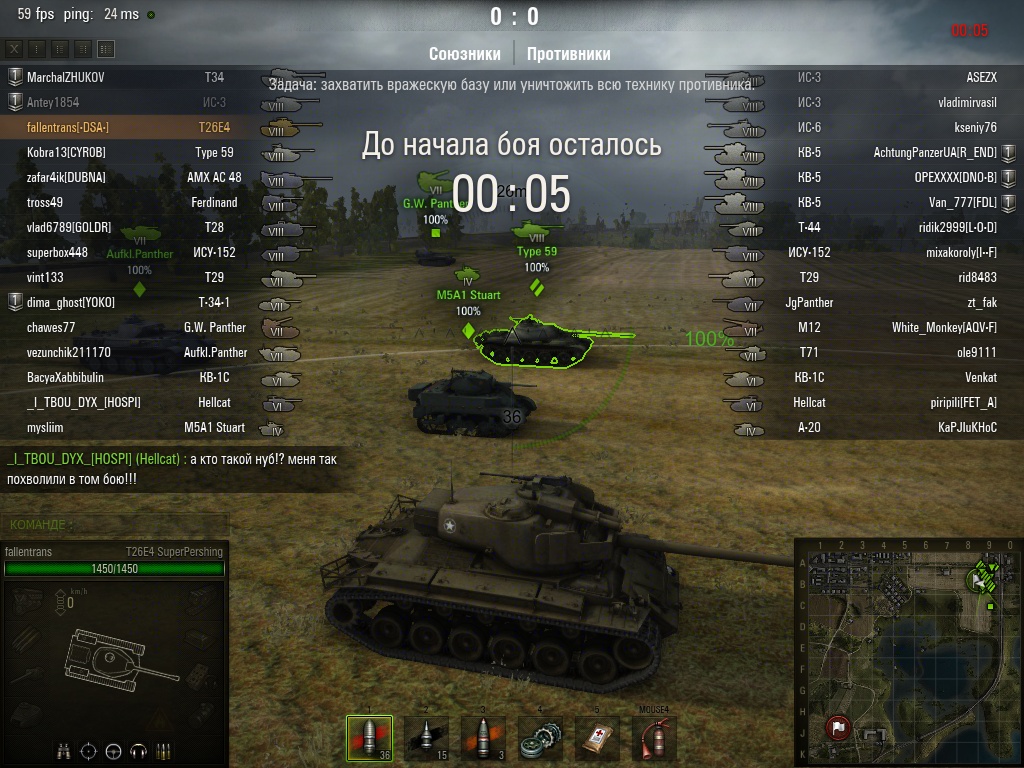This screenshot has width=1024, height=768.
Task: Select the first shell slot with 36 rounds
Action: pos(369,738)
